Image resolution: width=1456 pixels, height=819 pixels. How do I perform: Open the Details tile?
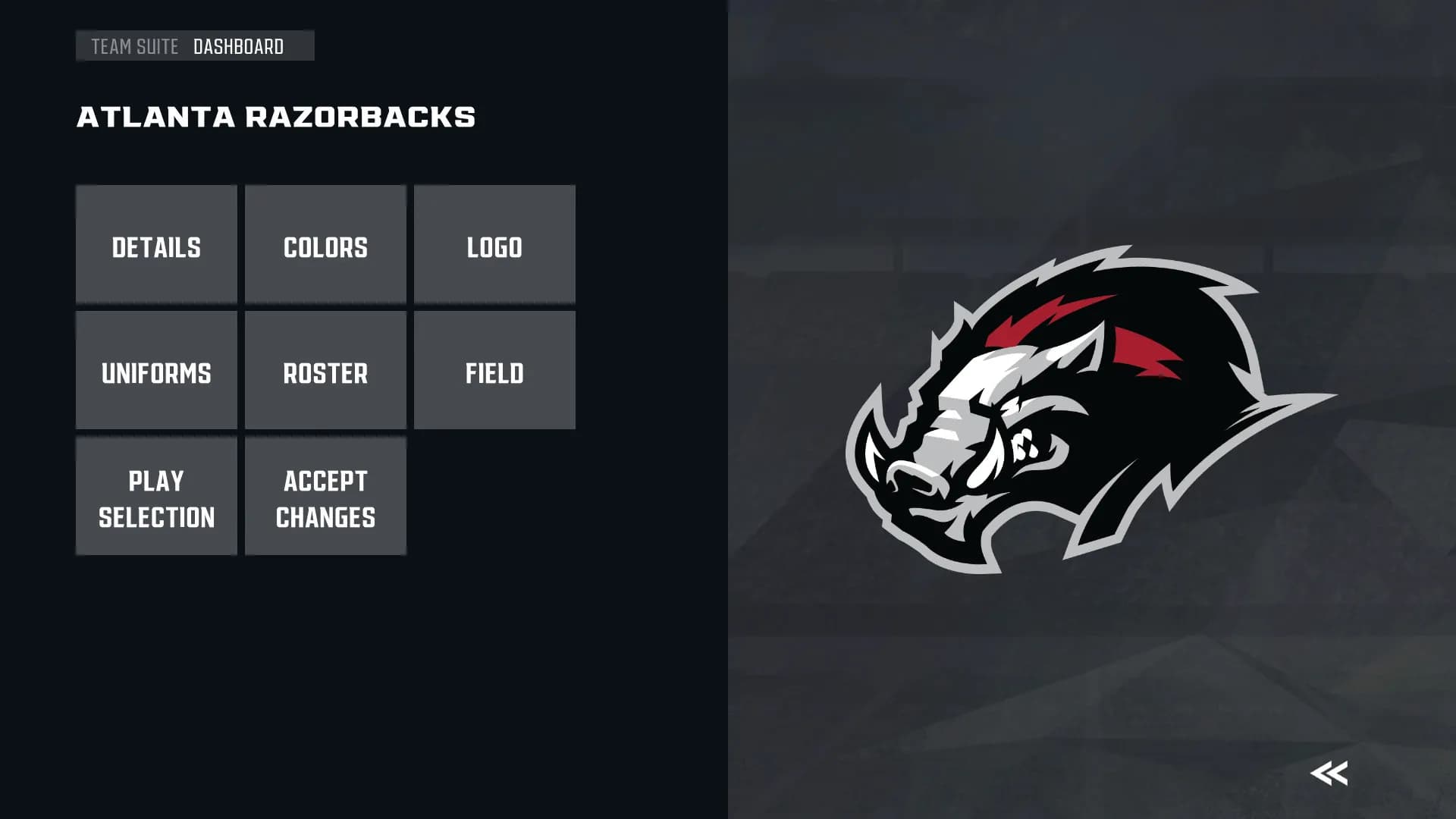(156, 245)
